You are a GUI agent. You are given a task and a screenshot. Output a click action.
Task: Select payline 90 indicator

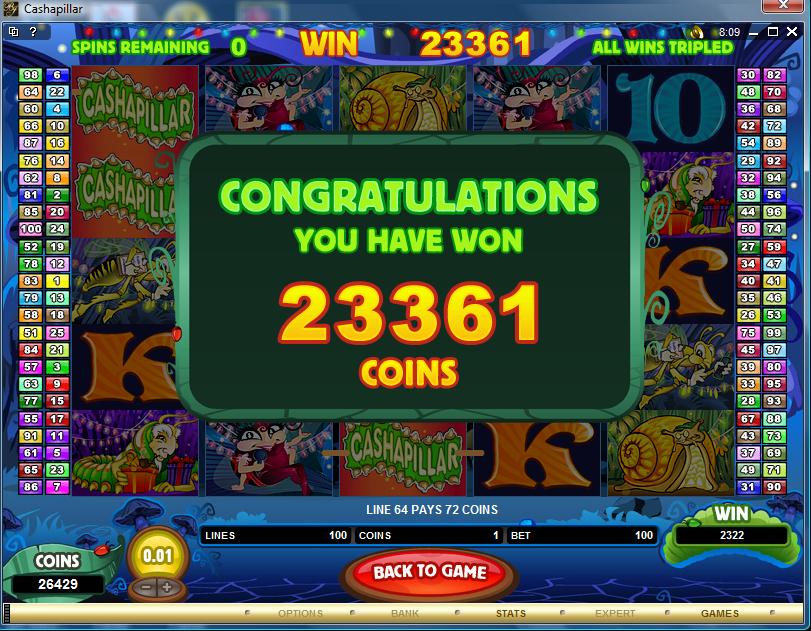[x=773, y=486]
